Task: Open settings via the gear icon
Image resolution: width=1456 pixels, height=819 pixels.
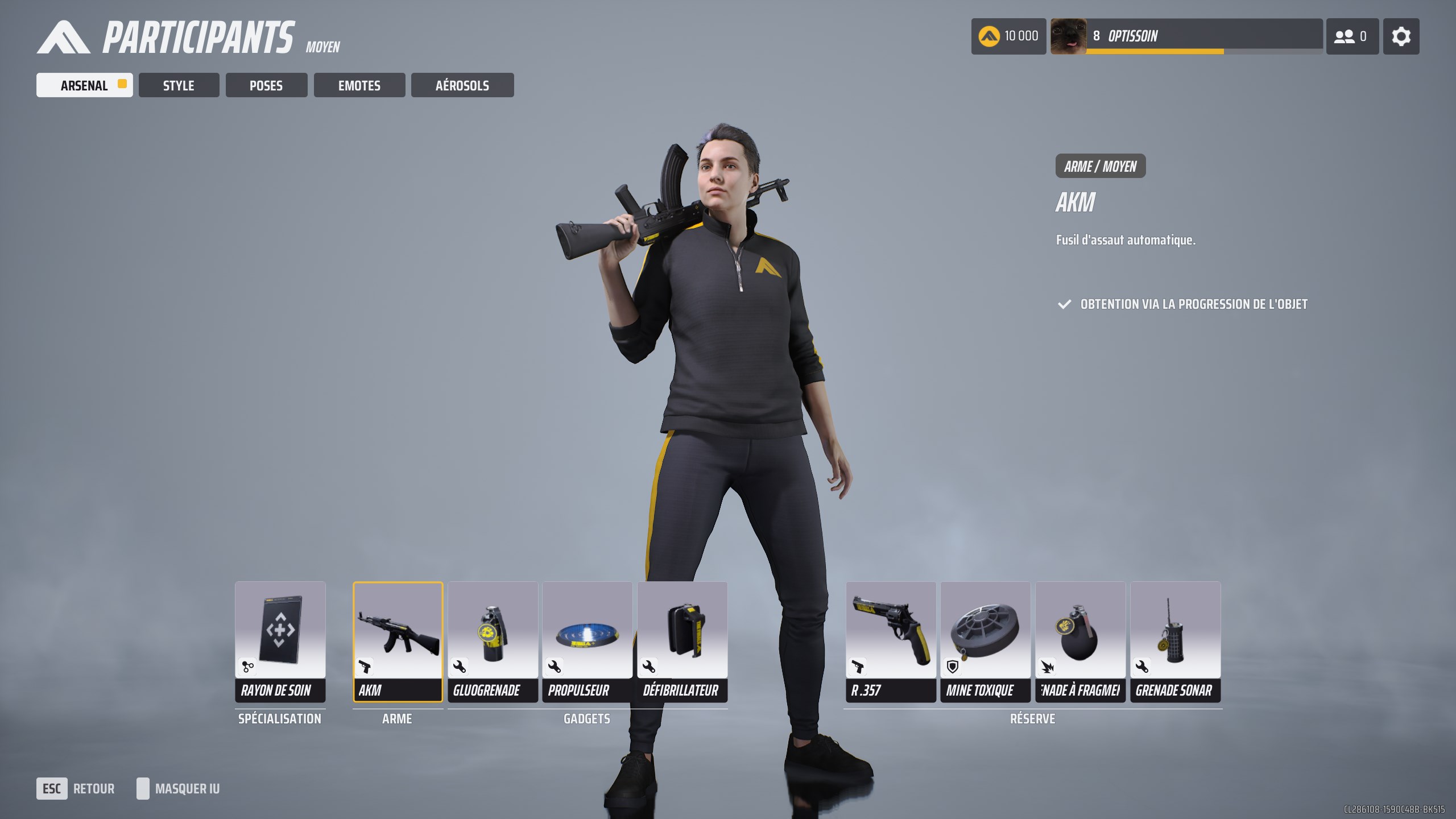Action: pyautogui.click(x=1401, y=36)
